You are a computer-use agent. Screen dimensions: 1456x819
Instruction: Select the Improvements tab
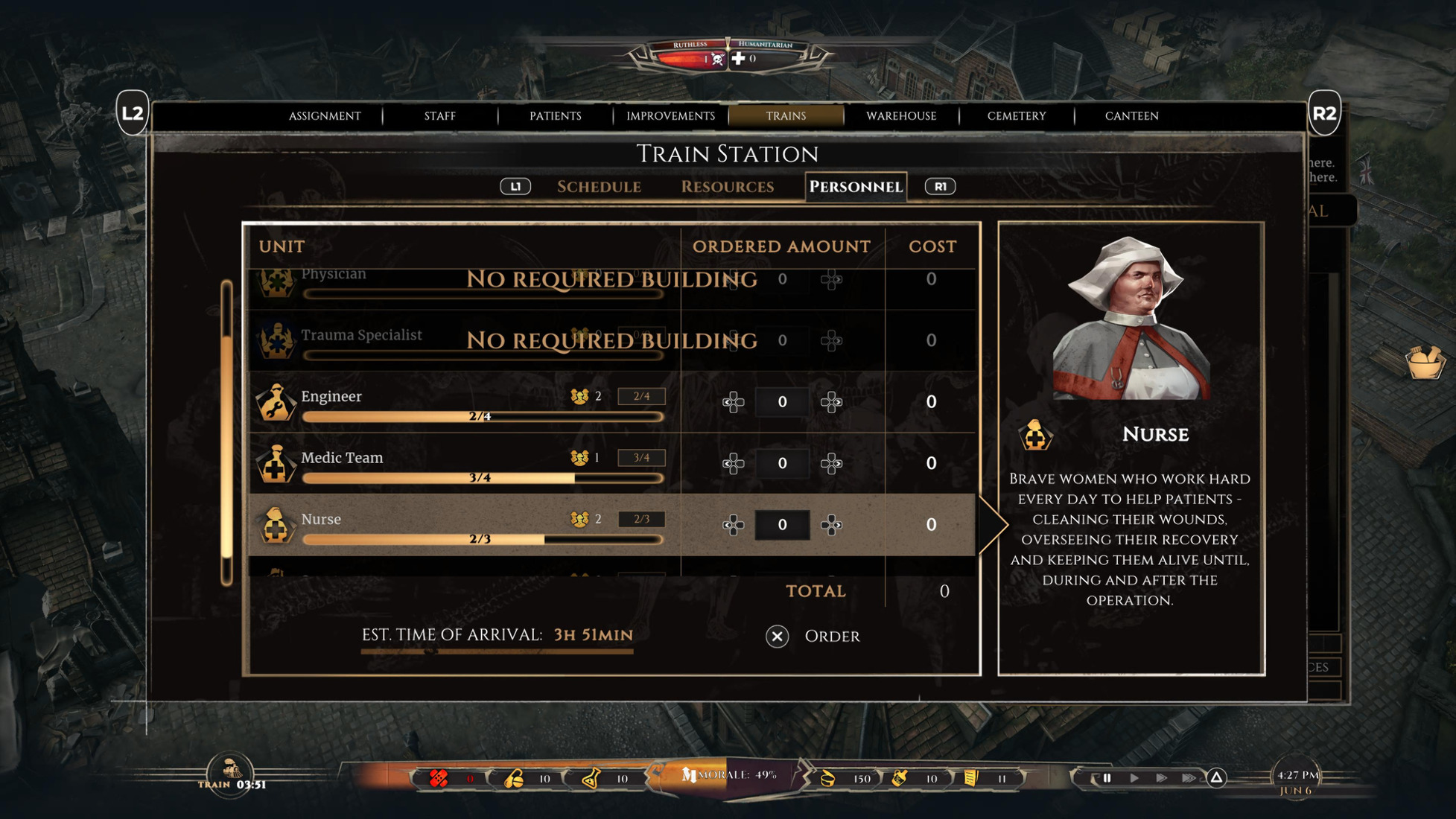670,115
